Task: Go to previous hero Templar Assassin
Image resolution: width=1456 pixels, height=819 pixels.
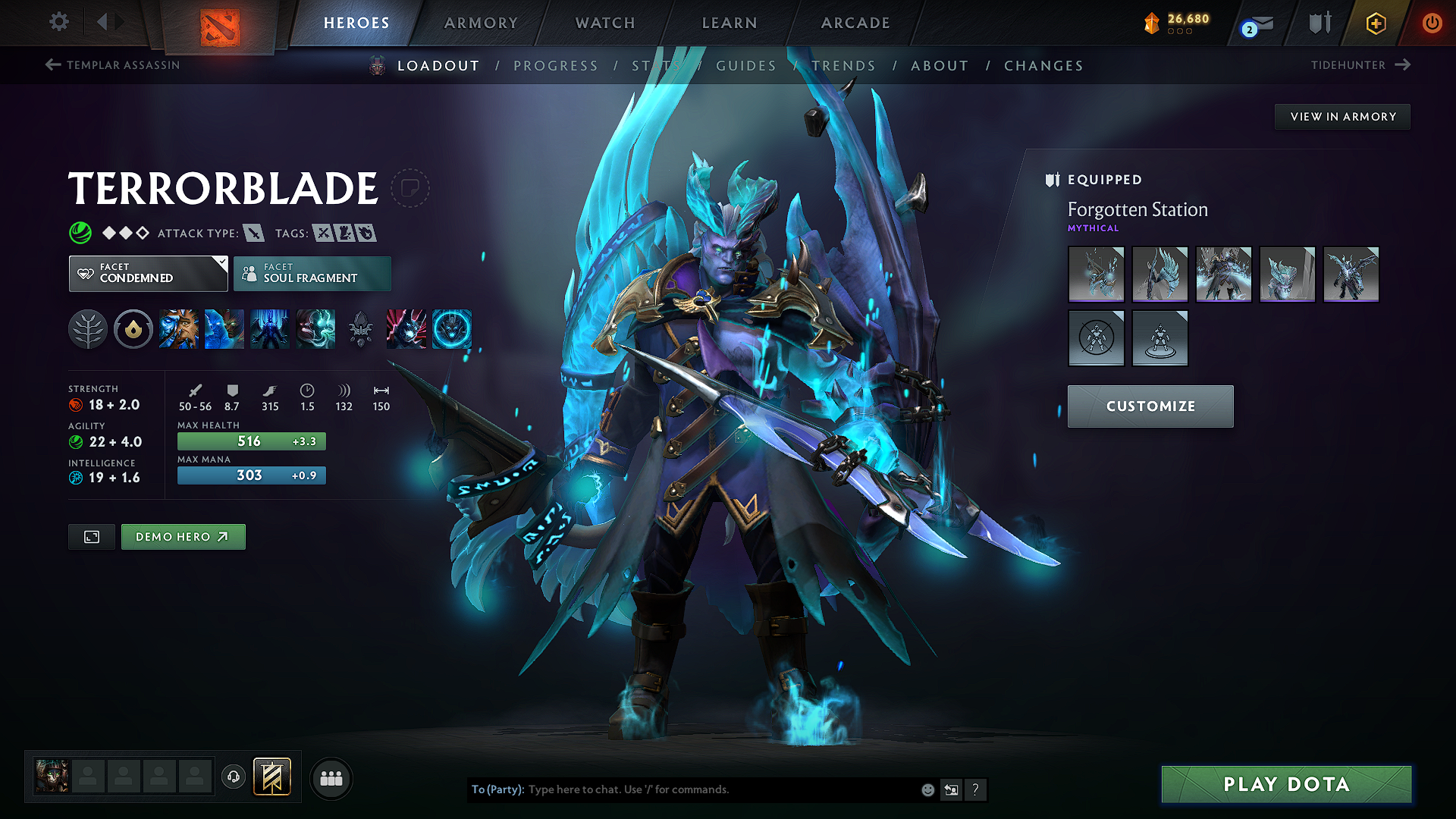Action: (113, 65)
